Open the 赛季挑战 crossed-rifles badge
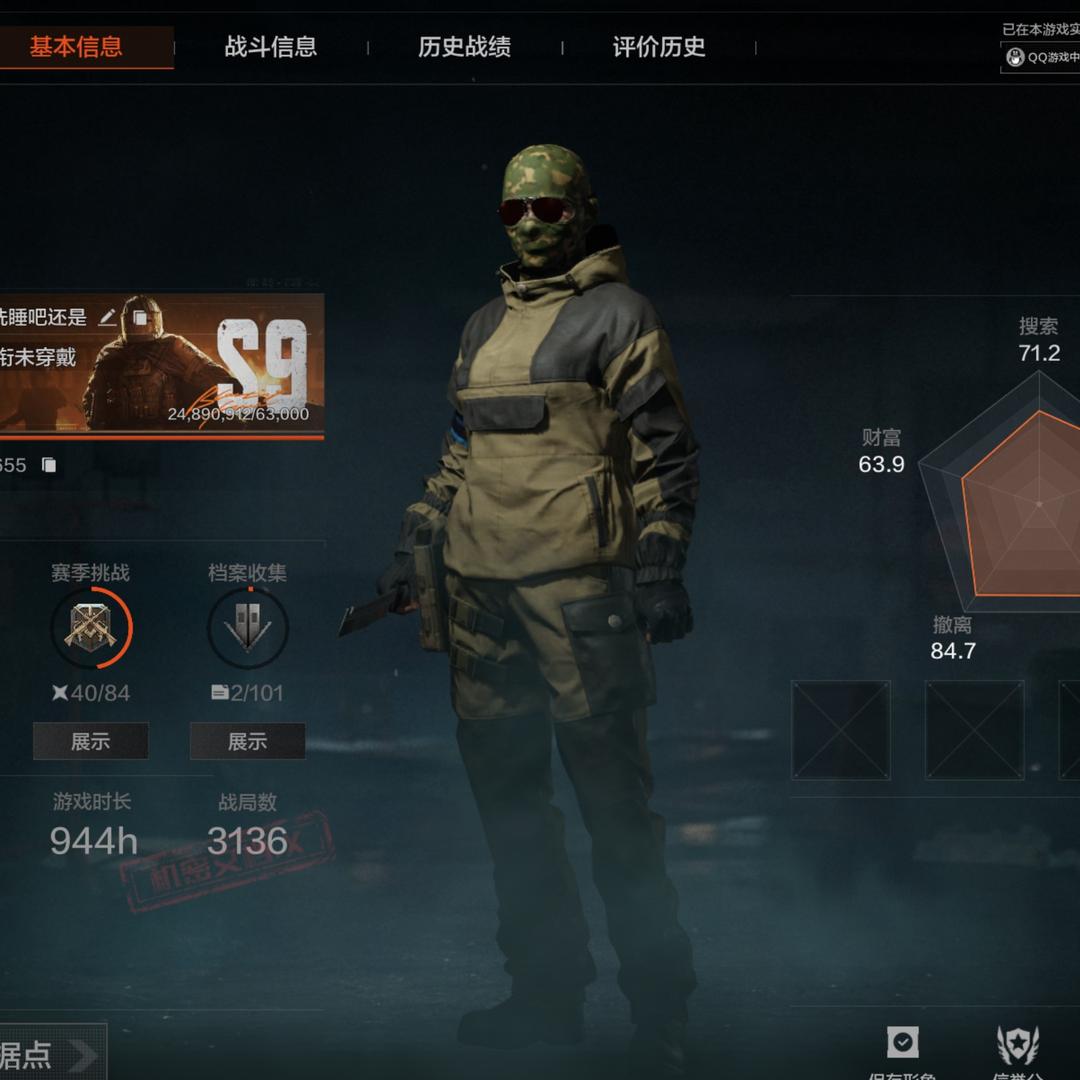 tap(91, 628)
